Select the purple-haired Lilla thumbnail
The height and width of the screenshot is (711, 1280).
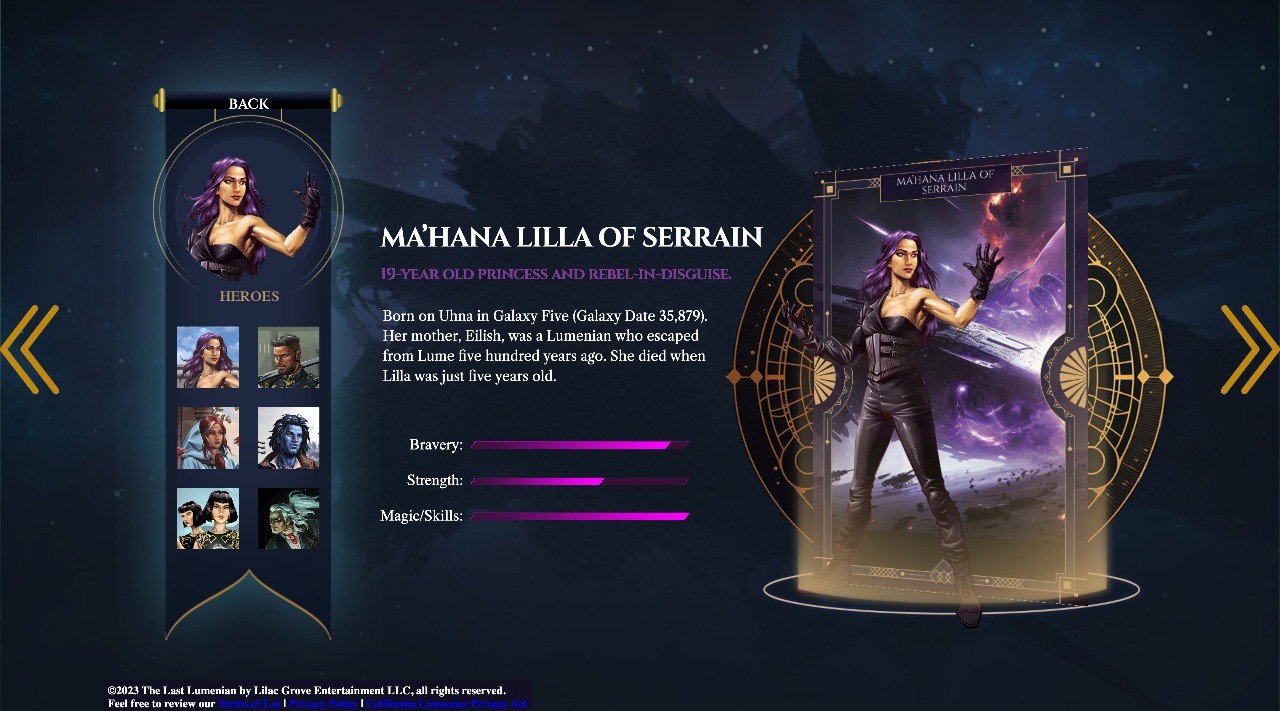[x=208, y=357]
